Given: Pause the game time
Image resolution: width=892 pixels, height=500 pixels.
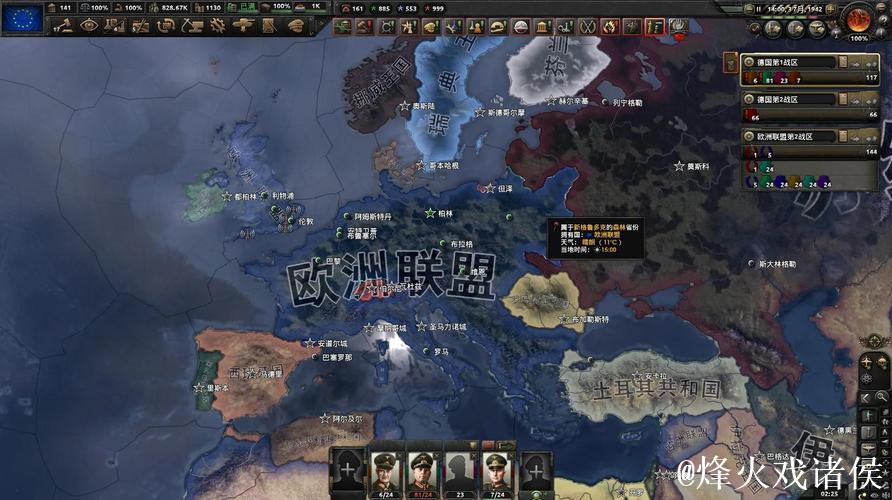Looking at the screenshot, I should [x=760, y=8].
